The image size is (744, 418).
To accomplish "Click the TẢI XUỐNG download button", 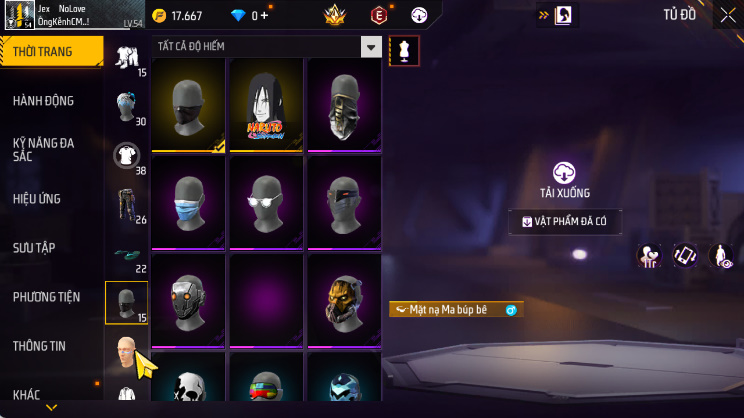I will click(x=565, y=181).
